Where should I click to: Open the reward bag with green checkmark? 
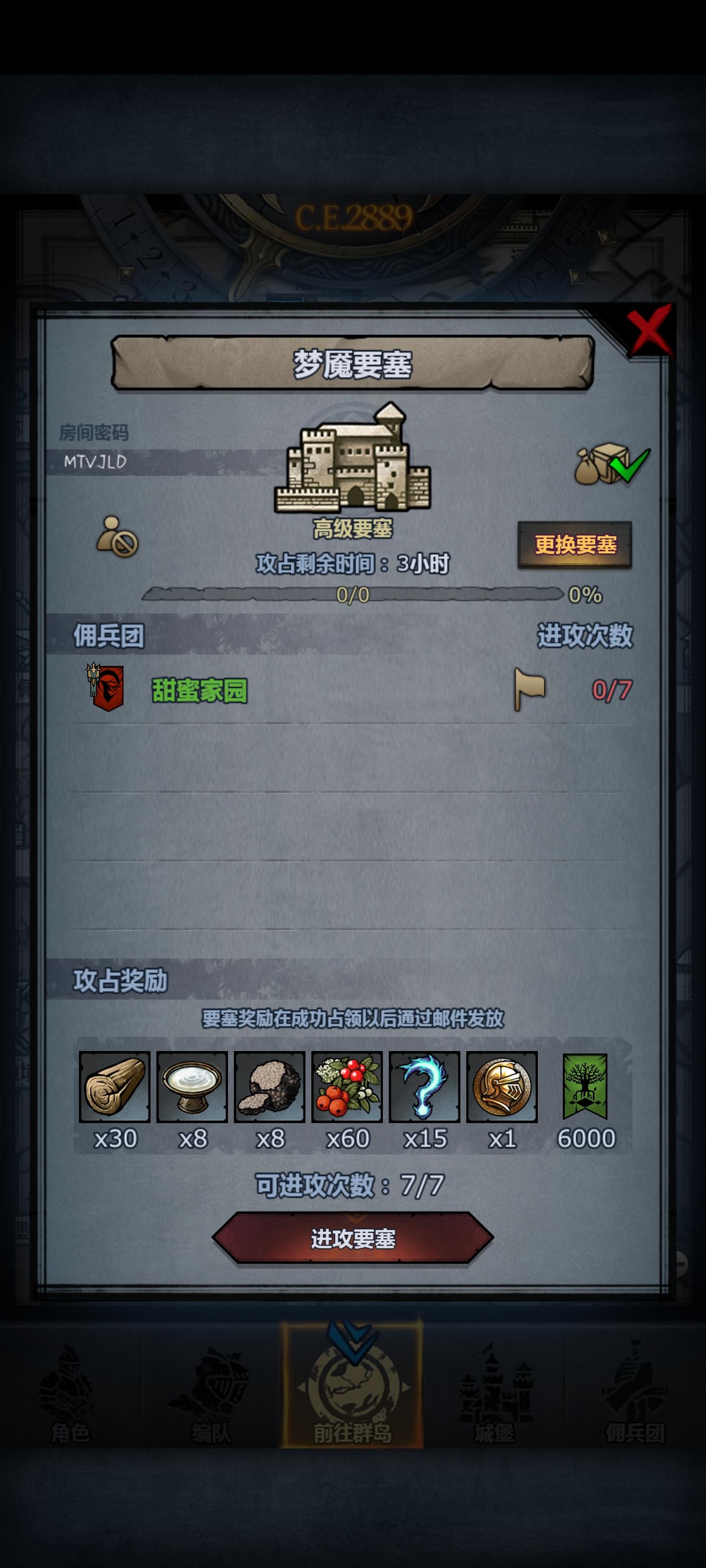click(609, 465)
